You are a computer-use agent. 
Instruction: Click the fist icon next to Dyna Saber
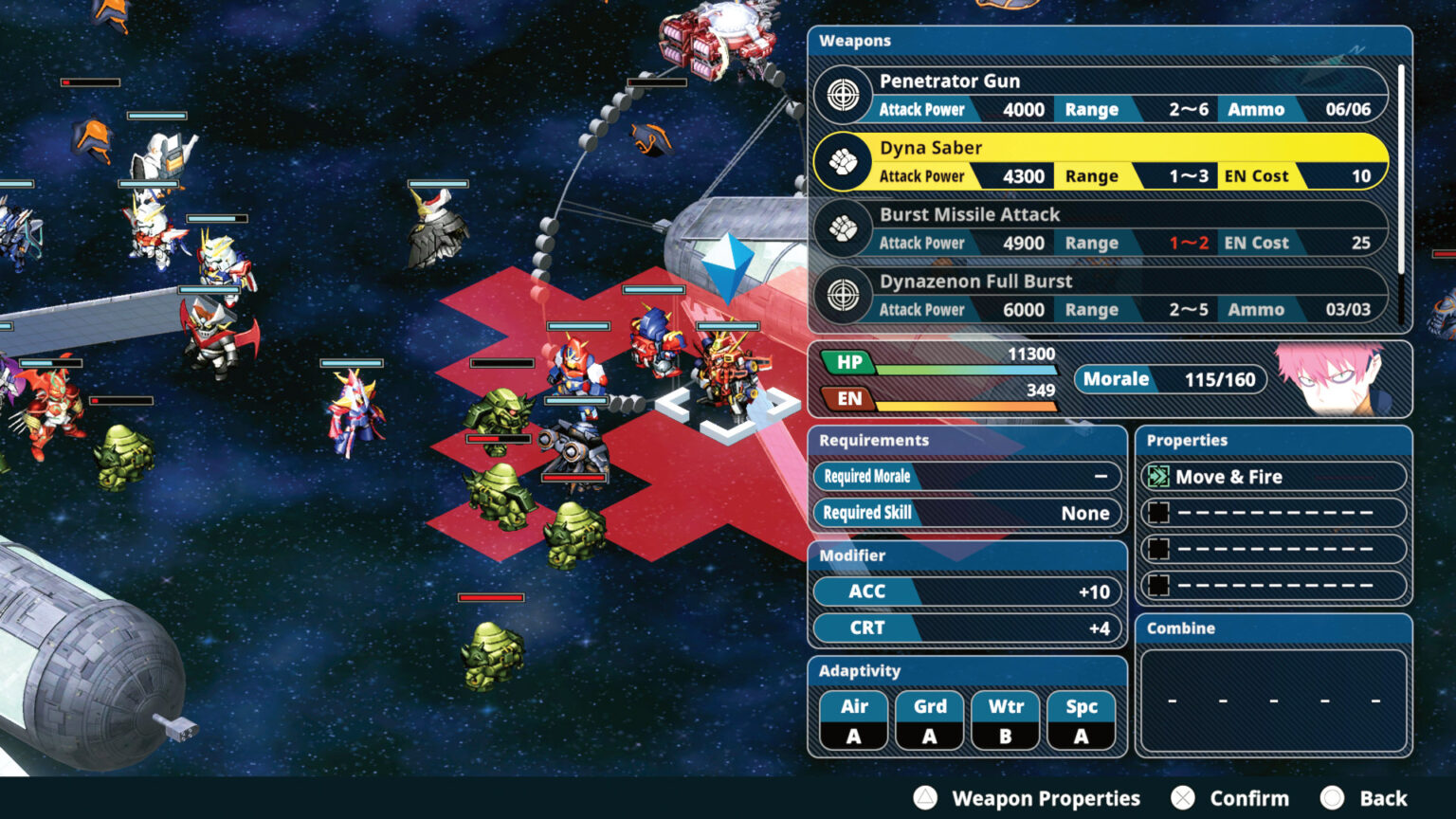point(844,161)
